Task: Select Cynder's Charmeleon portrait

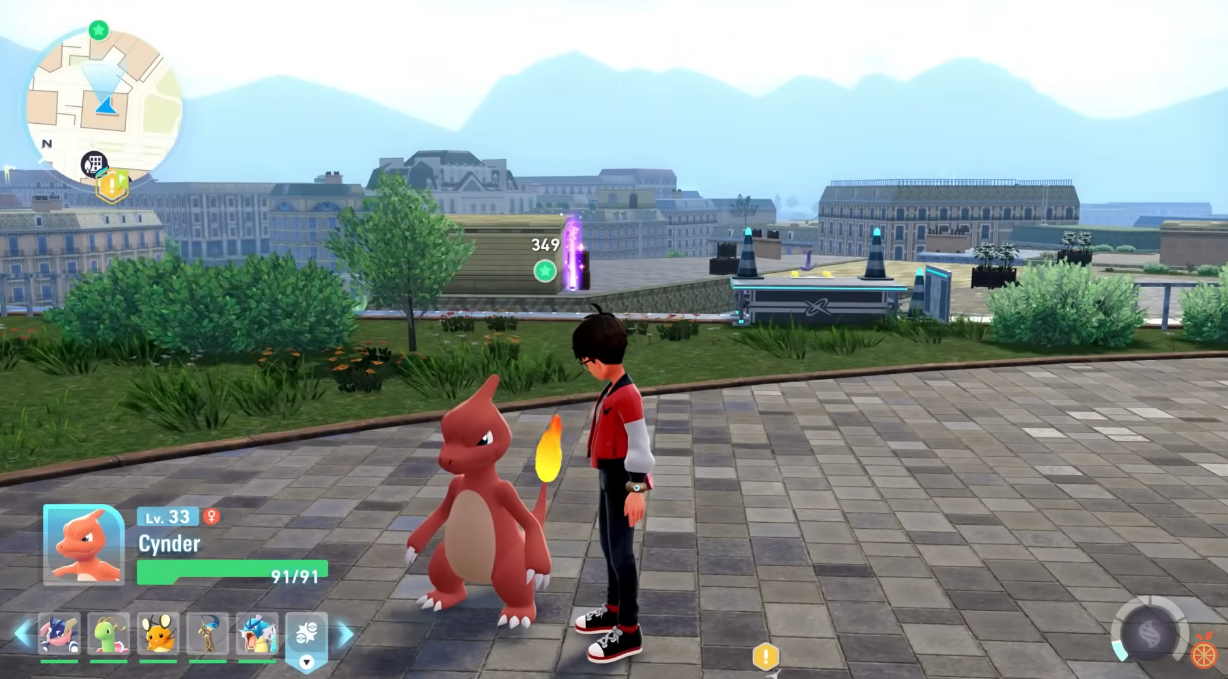Action: (83, 544)
